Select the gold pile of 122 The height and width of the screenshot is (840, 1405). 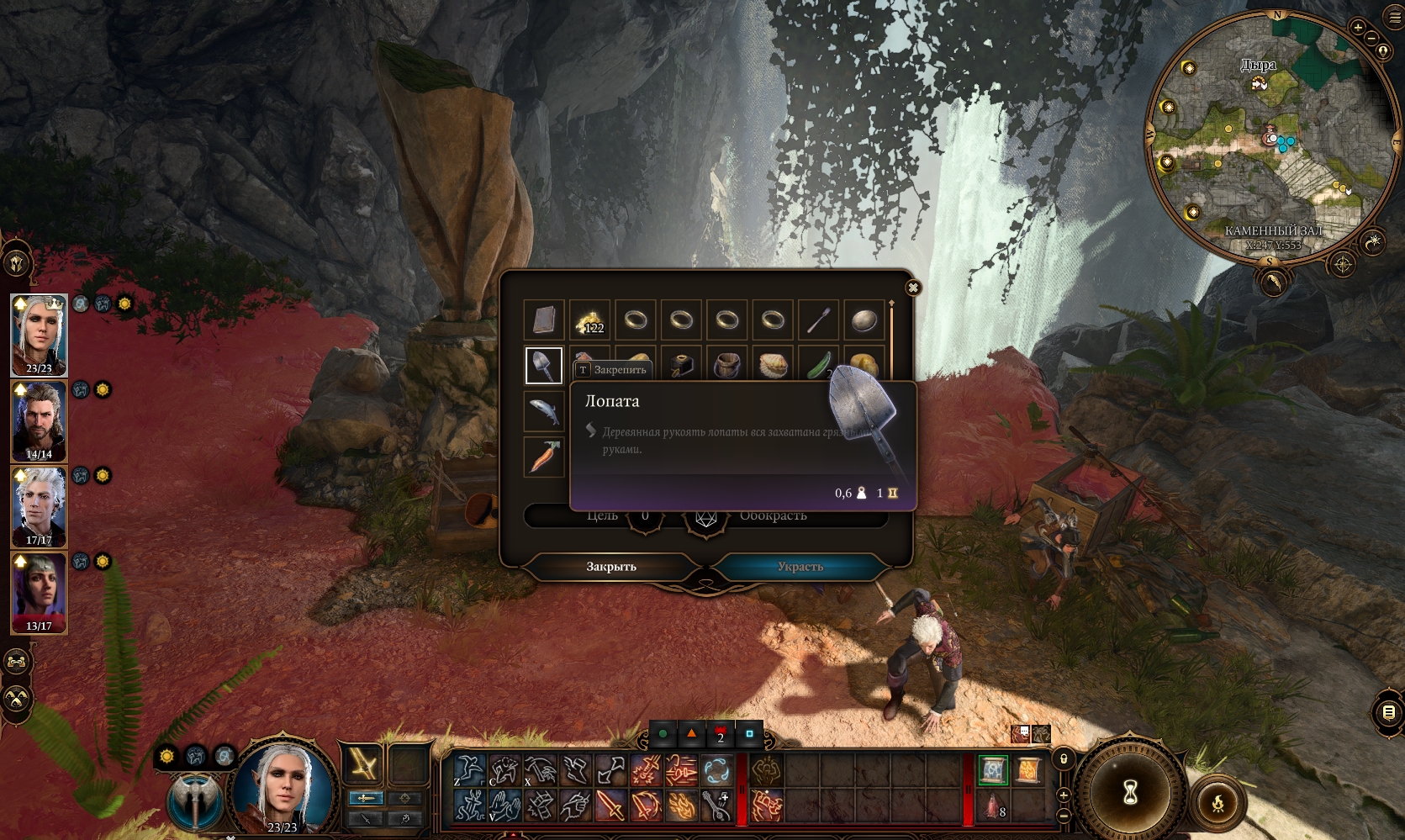click(x=589, y=320)
